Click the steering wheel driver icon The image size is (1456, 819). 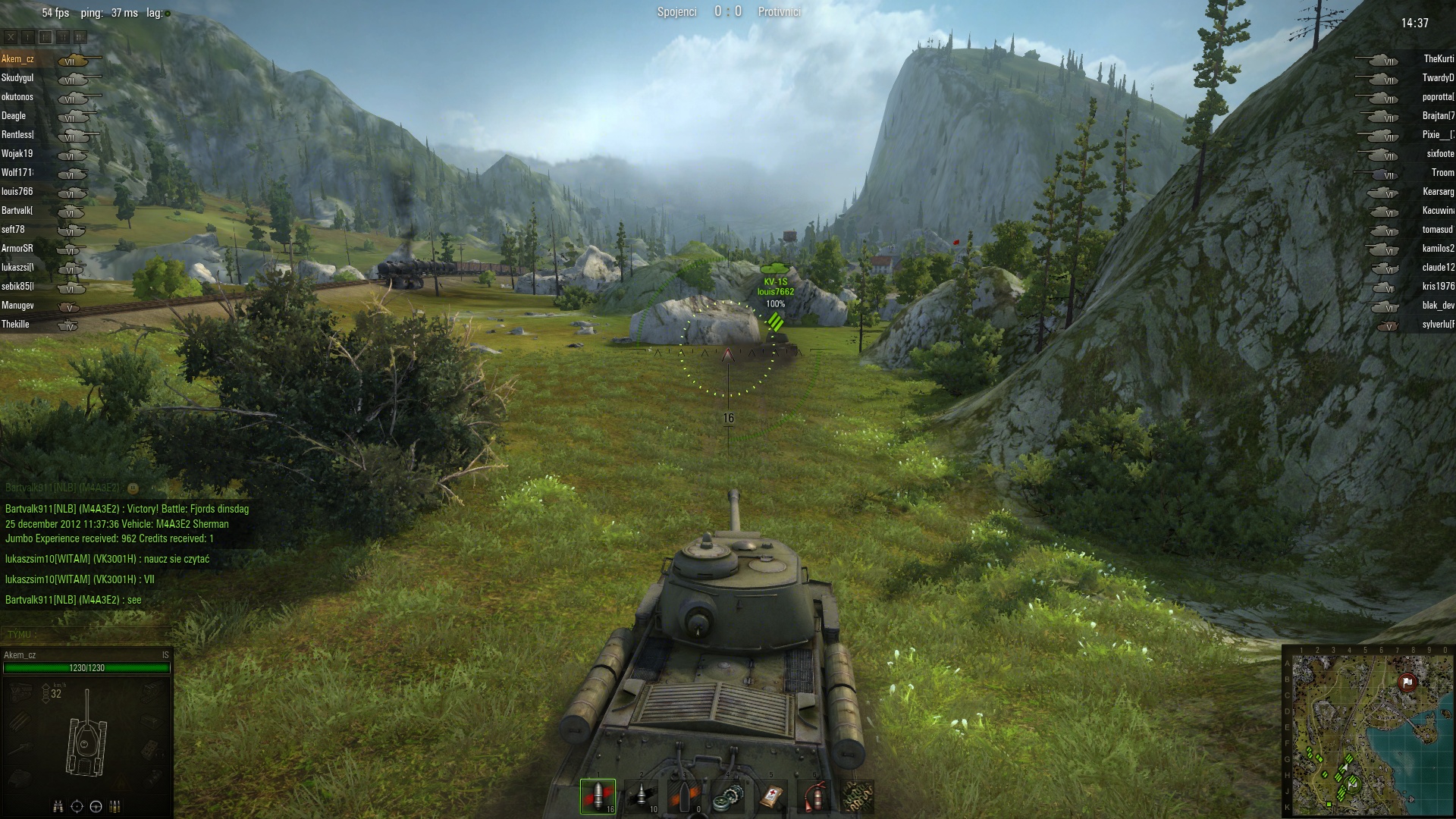[96, 806]
